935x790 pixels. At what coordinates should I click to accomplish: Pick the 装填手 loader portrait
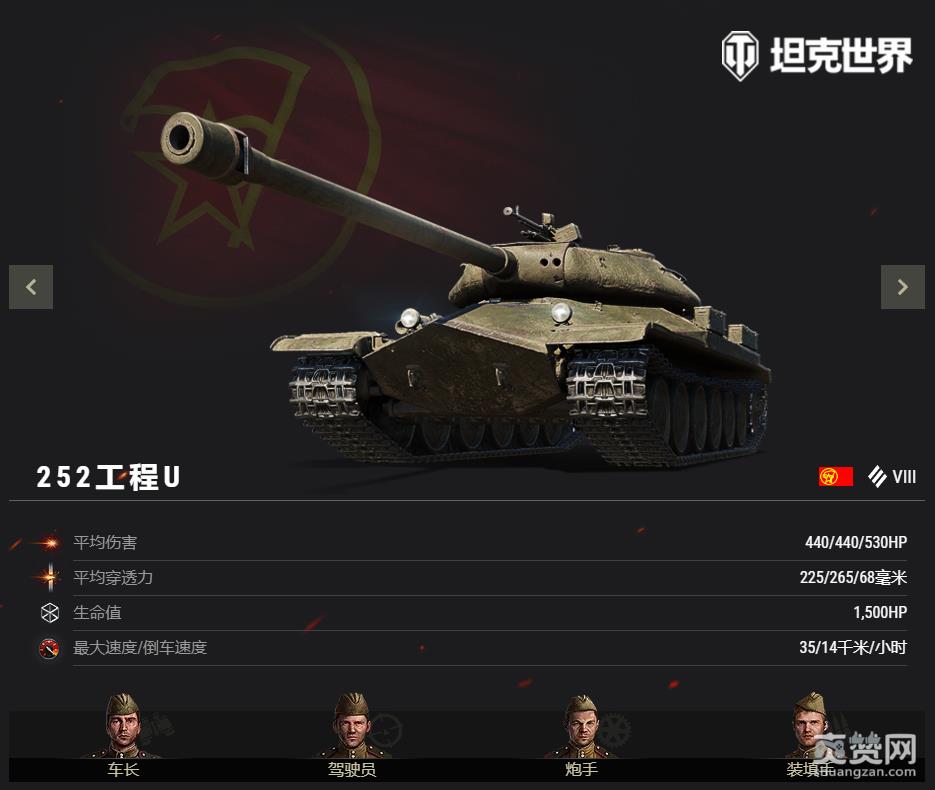click(x=808, y=728)
